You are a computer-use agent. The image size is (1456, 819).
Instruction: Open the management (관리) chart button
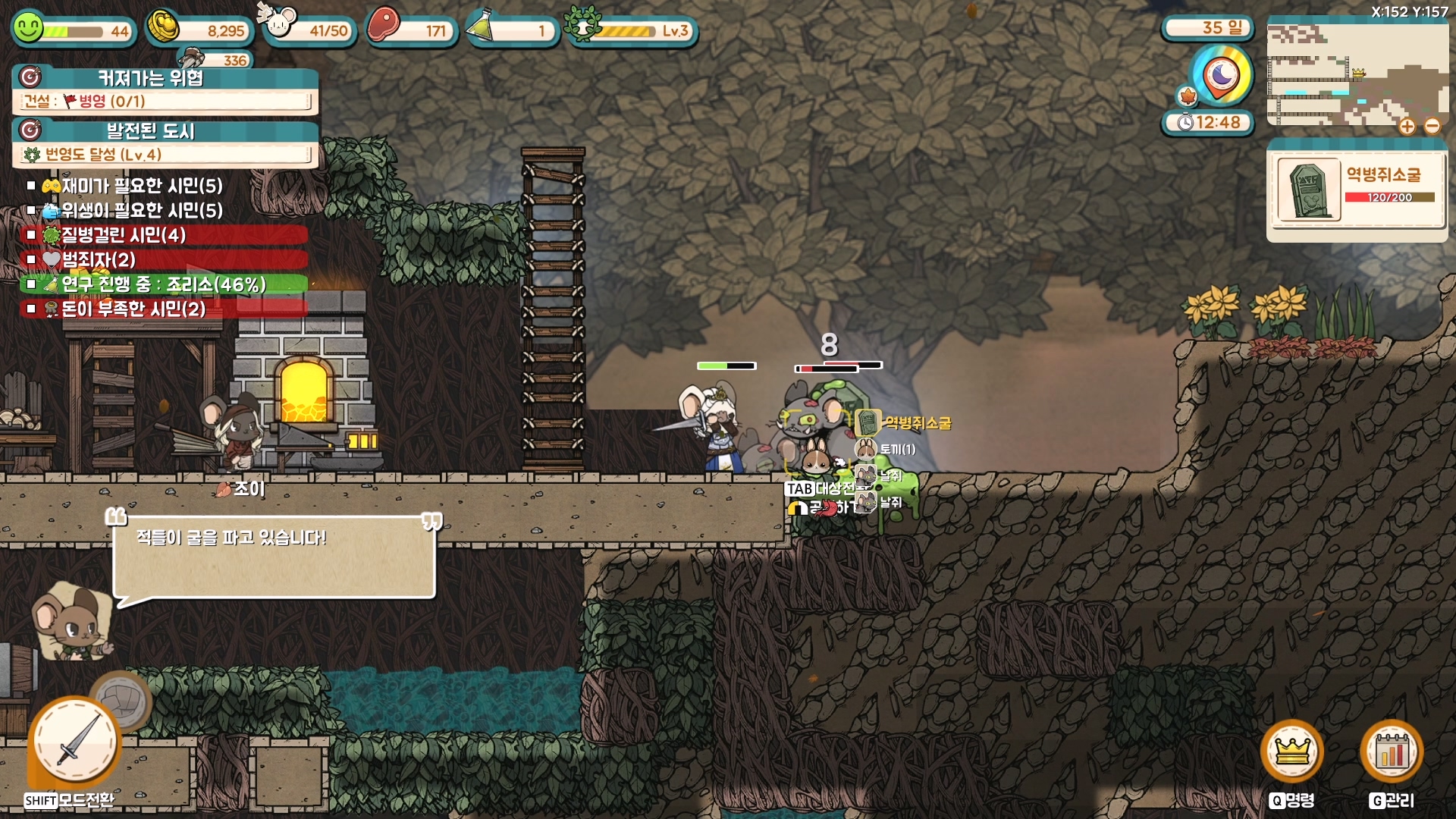pos(1392,752)
